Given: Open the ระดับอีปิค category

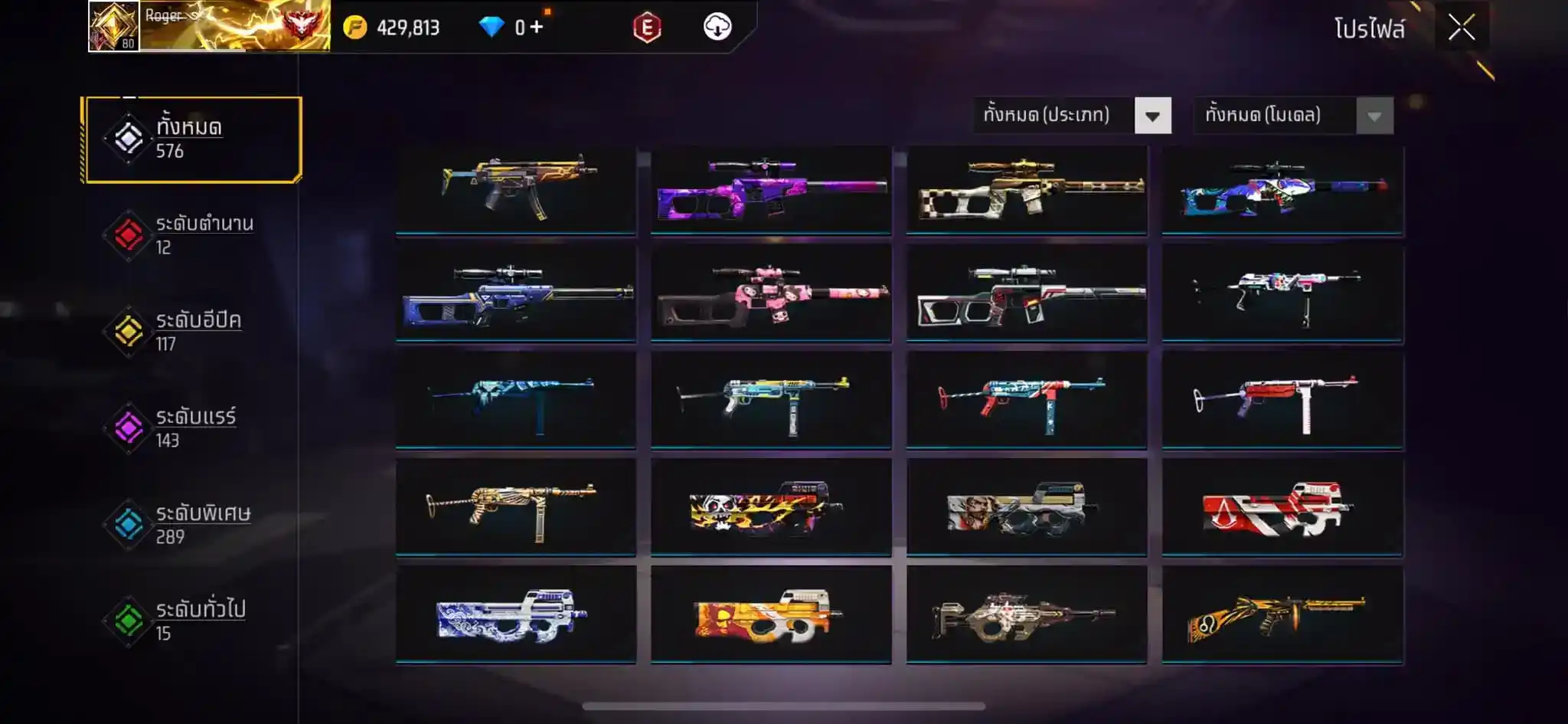Looking at the screenshot, I should coord(193,332).
